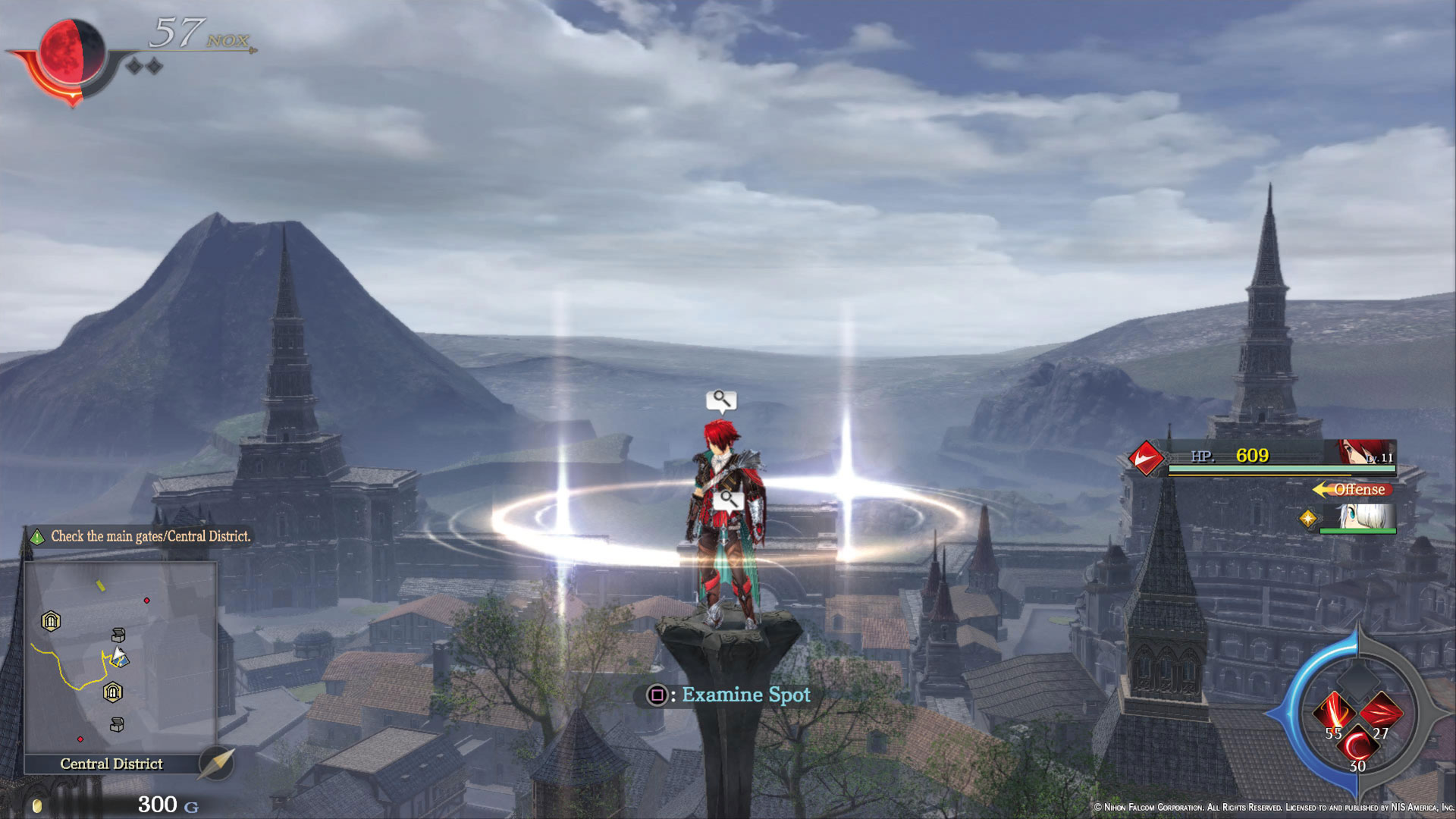Screen dimensions: 1456x819
Task: Click the crimson moon Nox gauge
Action: (x=72, y=52)
